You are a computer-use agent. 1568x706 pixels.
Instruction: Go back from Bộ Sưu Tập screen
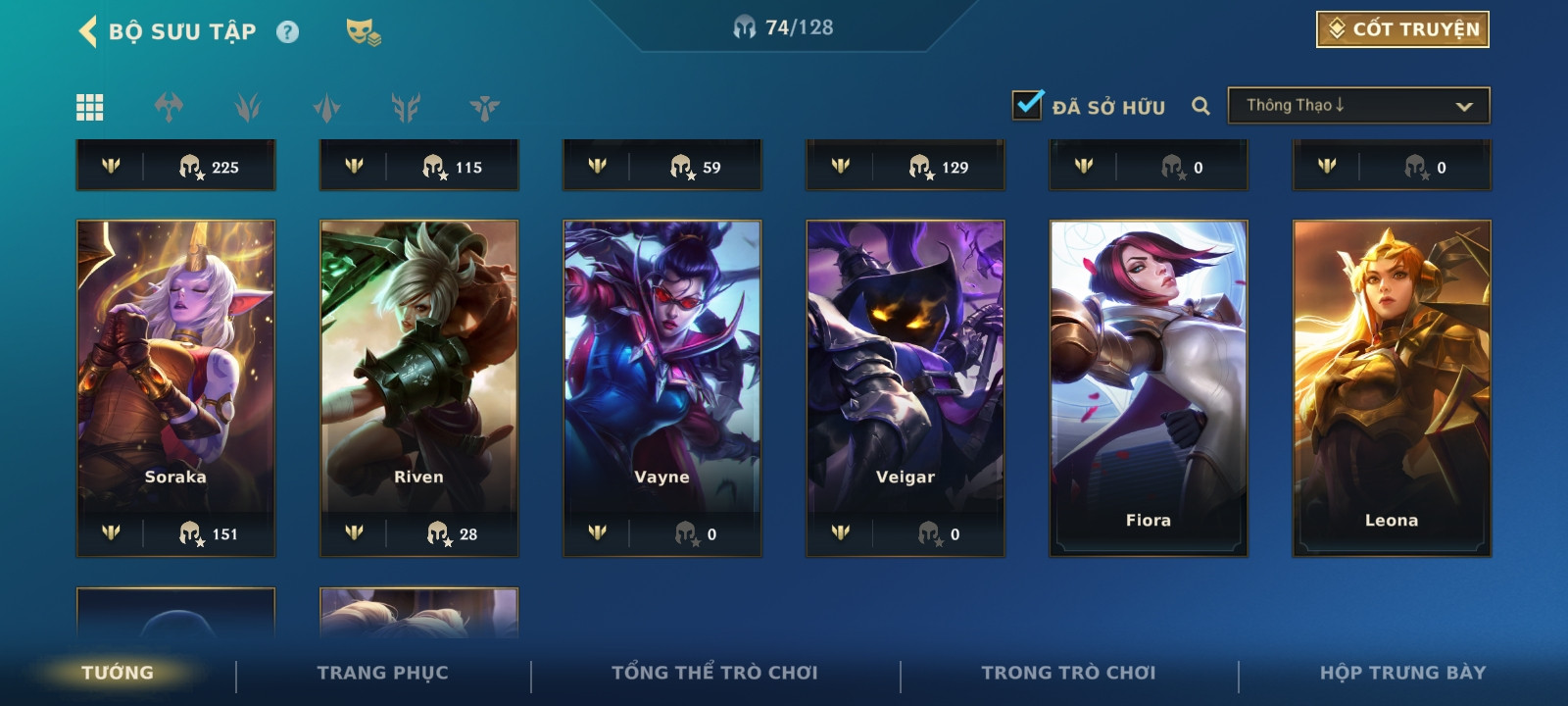click(88, 31)
